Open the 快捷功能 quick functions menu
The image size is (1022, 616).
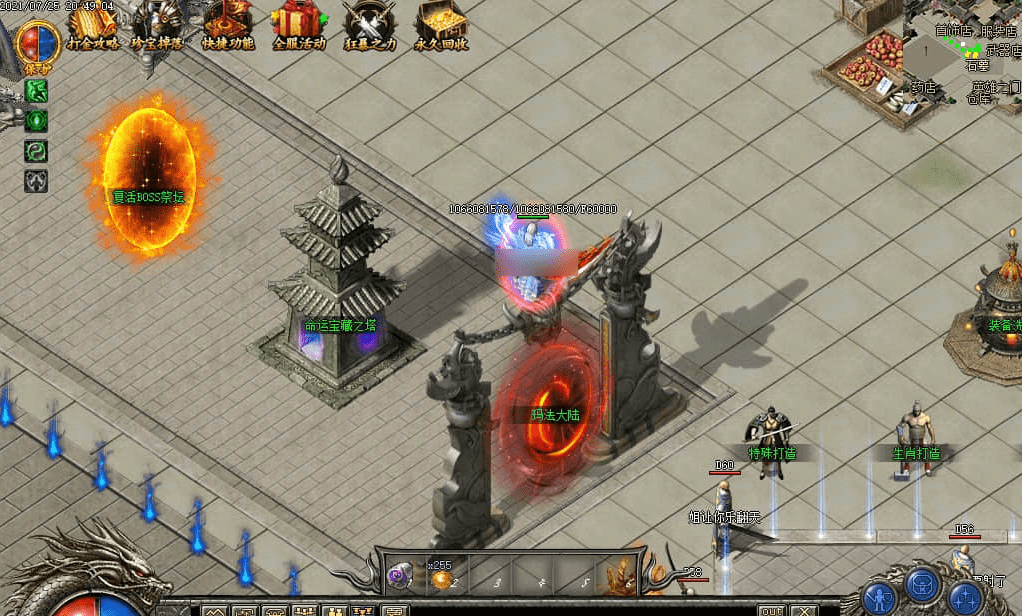pyautogui.click(x=227, y=26)
